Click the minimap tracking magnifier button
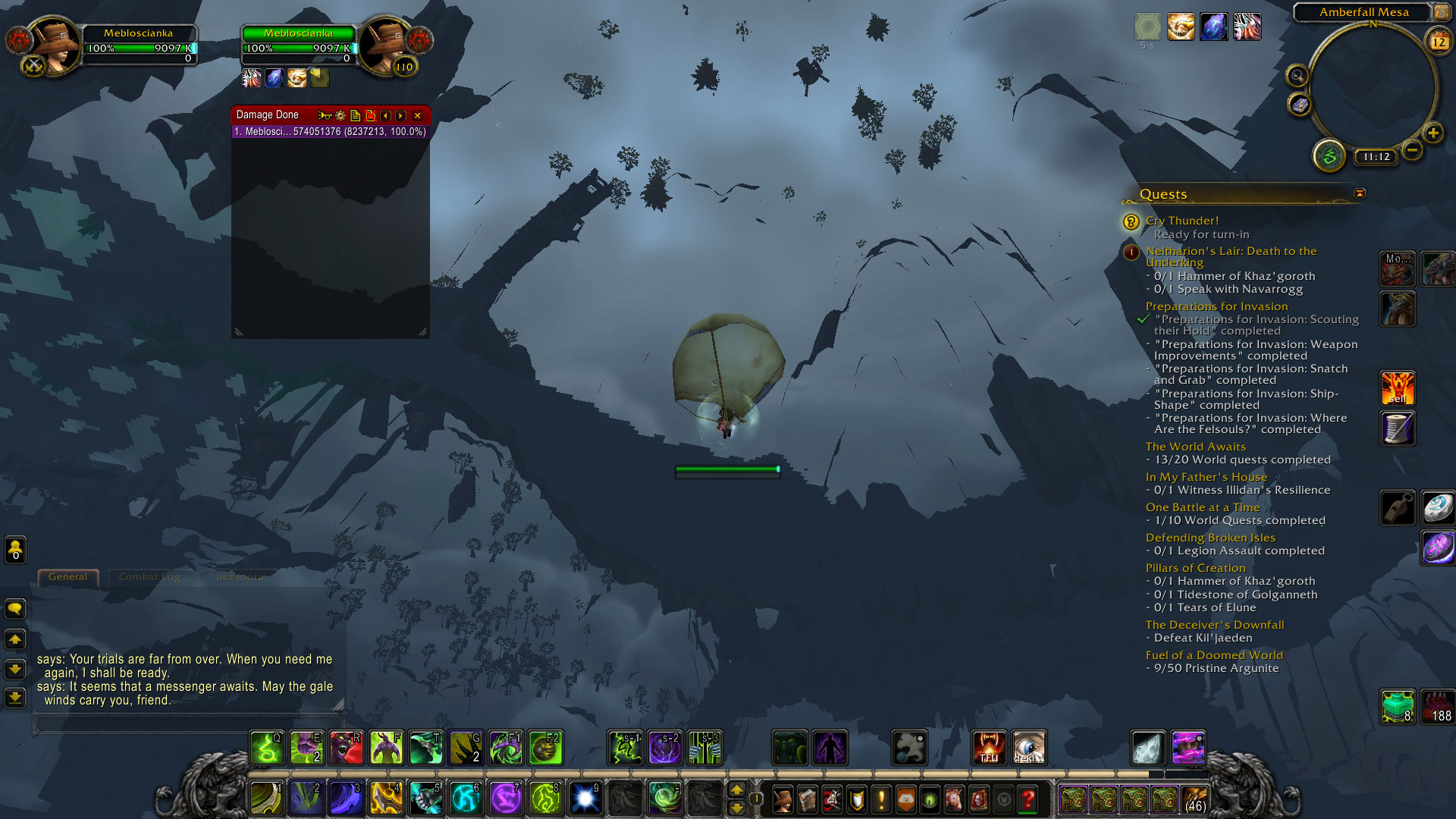Screen dimensions: 1456x819 point(1298,75)
